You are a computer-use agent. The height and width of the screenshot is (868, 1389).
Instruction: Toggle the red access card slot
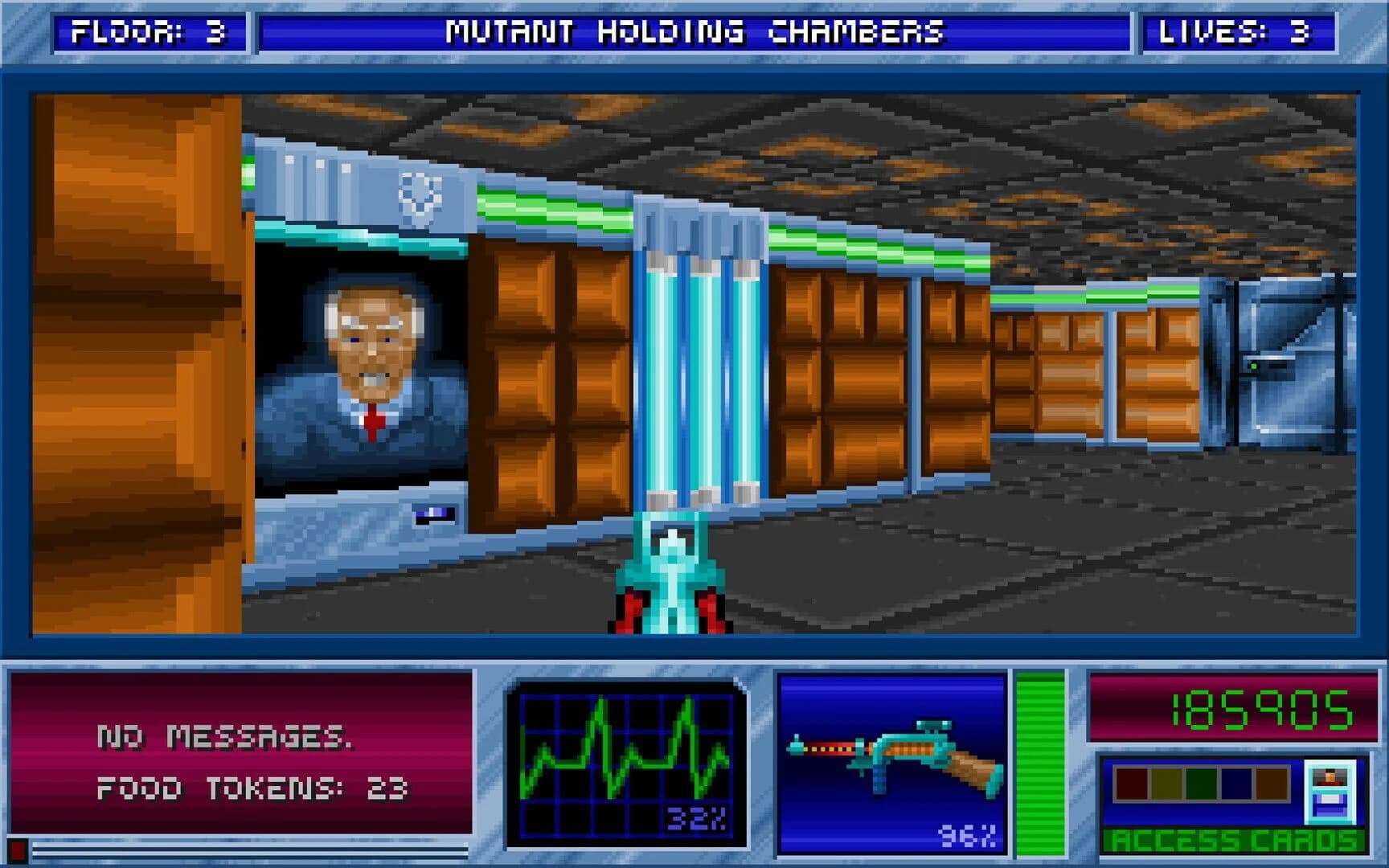pyautogui.click(x=1131, y=783)
